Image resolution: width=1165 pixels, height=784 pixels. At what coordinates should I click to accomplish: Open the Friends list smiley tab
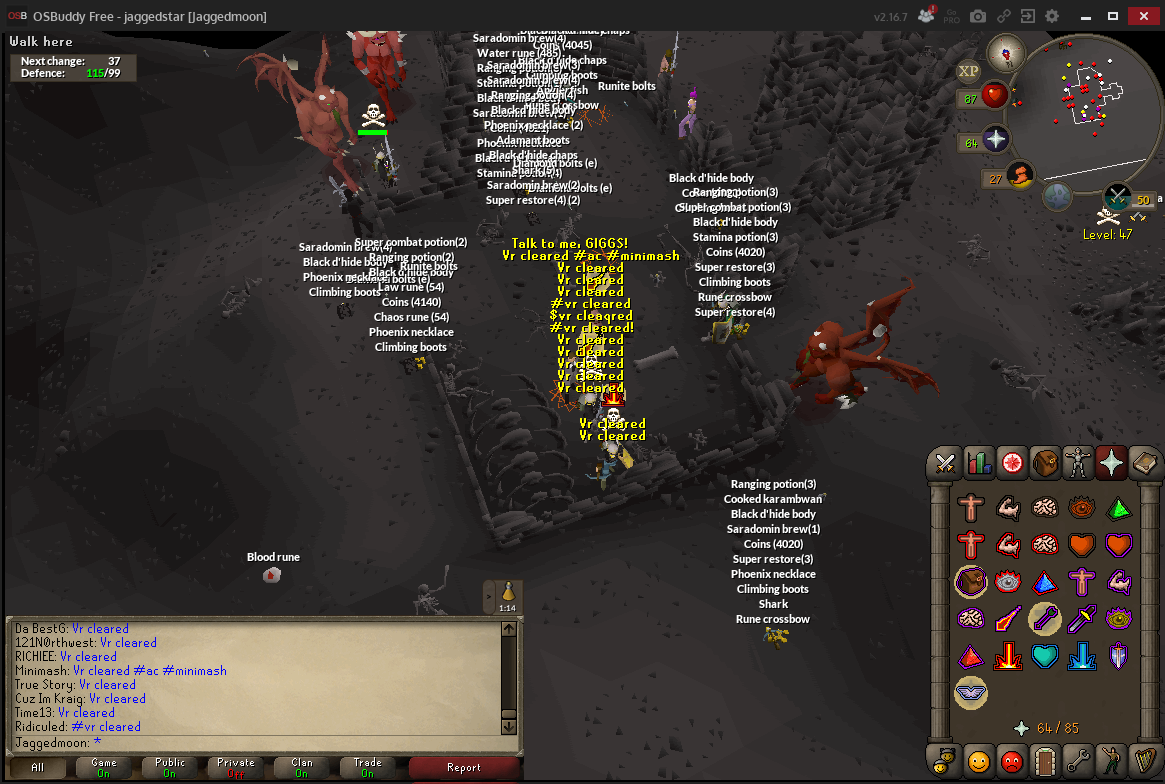point(978,761)
